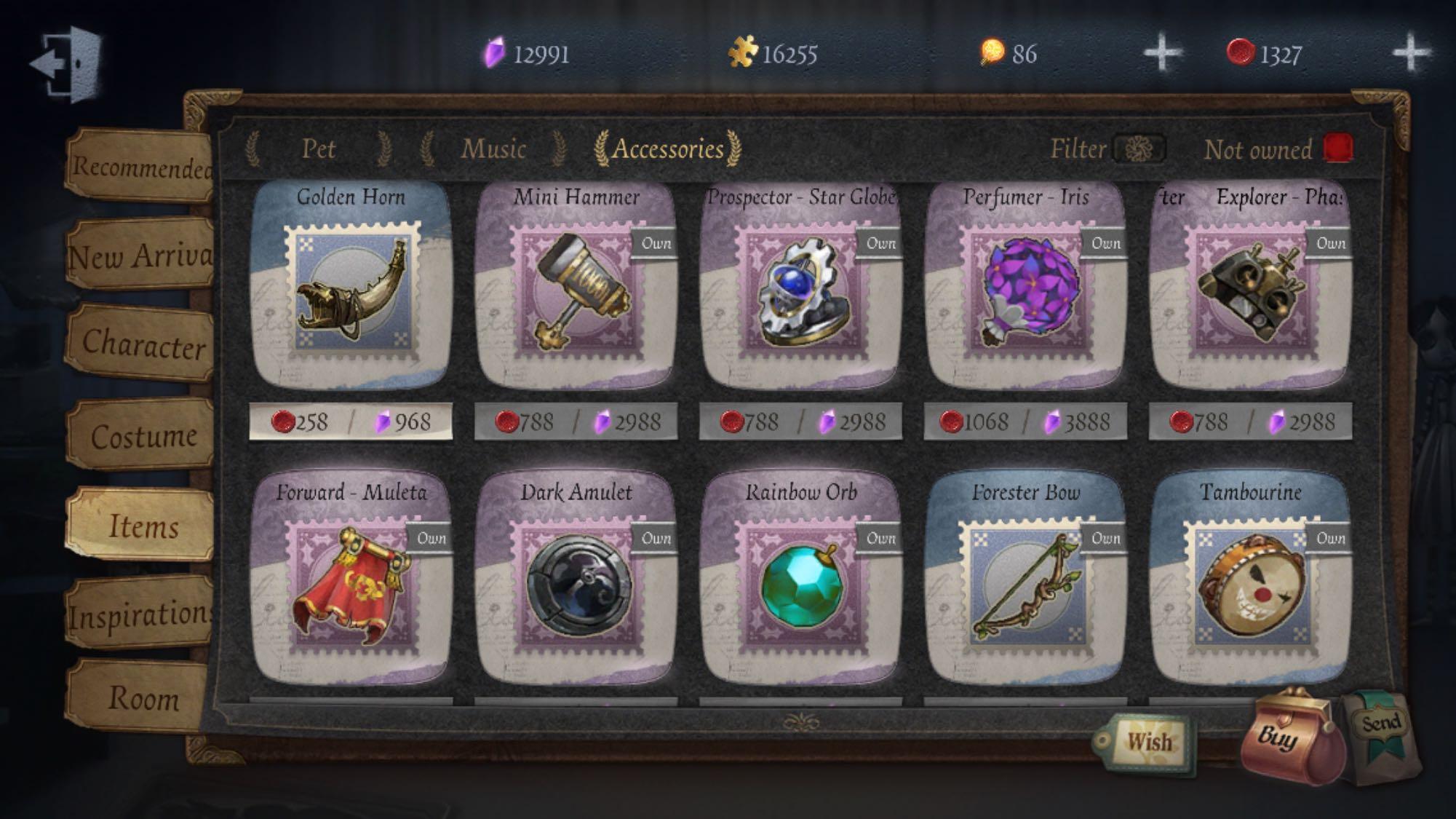Screen dimensions: 1456x819
Task: Switch to the Pet tab
Action: point(319,150)
